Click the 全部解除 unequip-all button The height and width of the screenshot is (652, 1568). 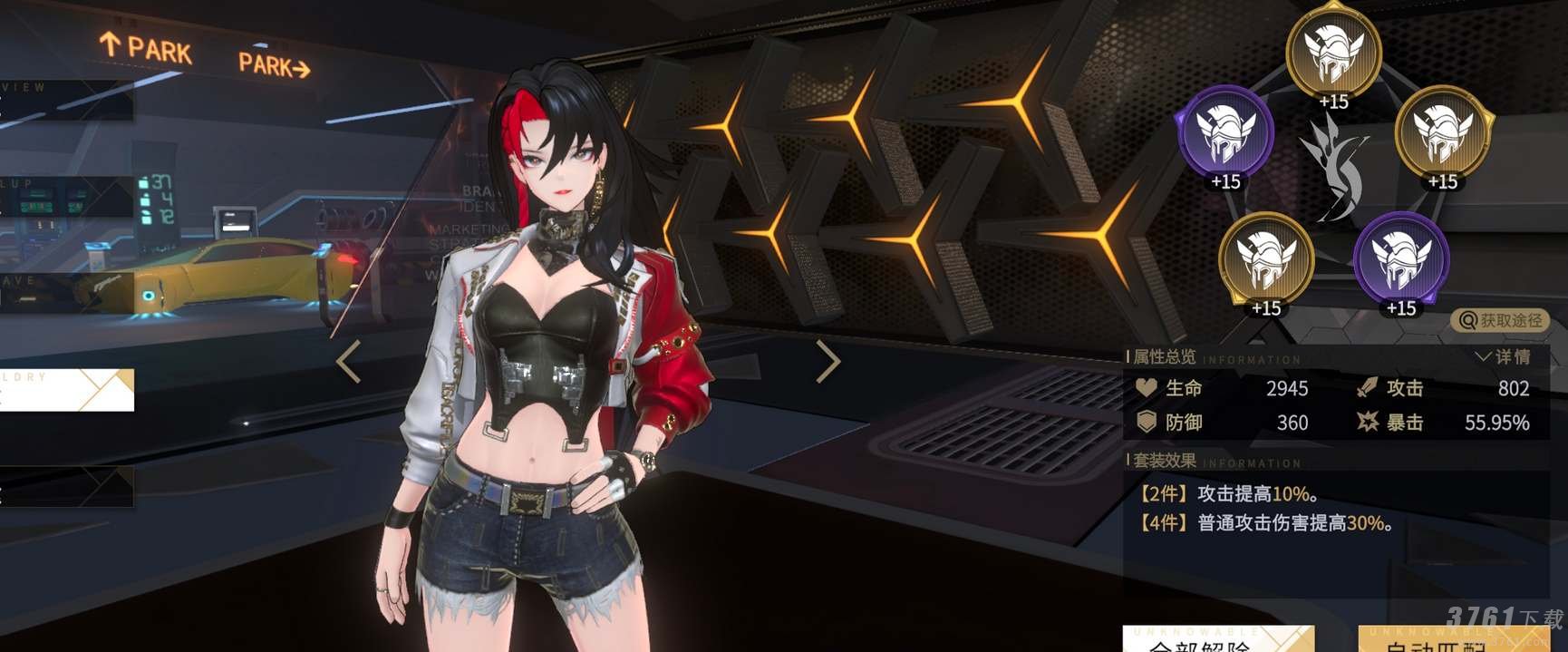[x=1217, y=640]
